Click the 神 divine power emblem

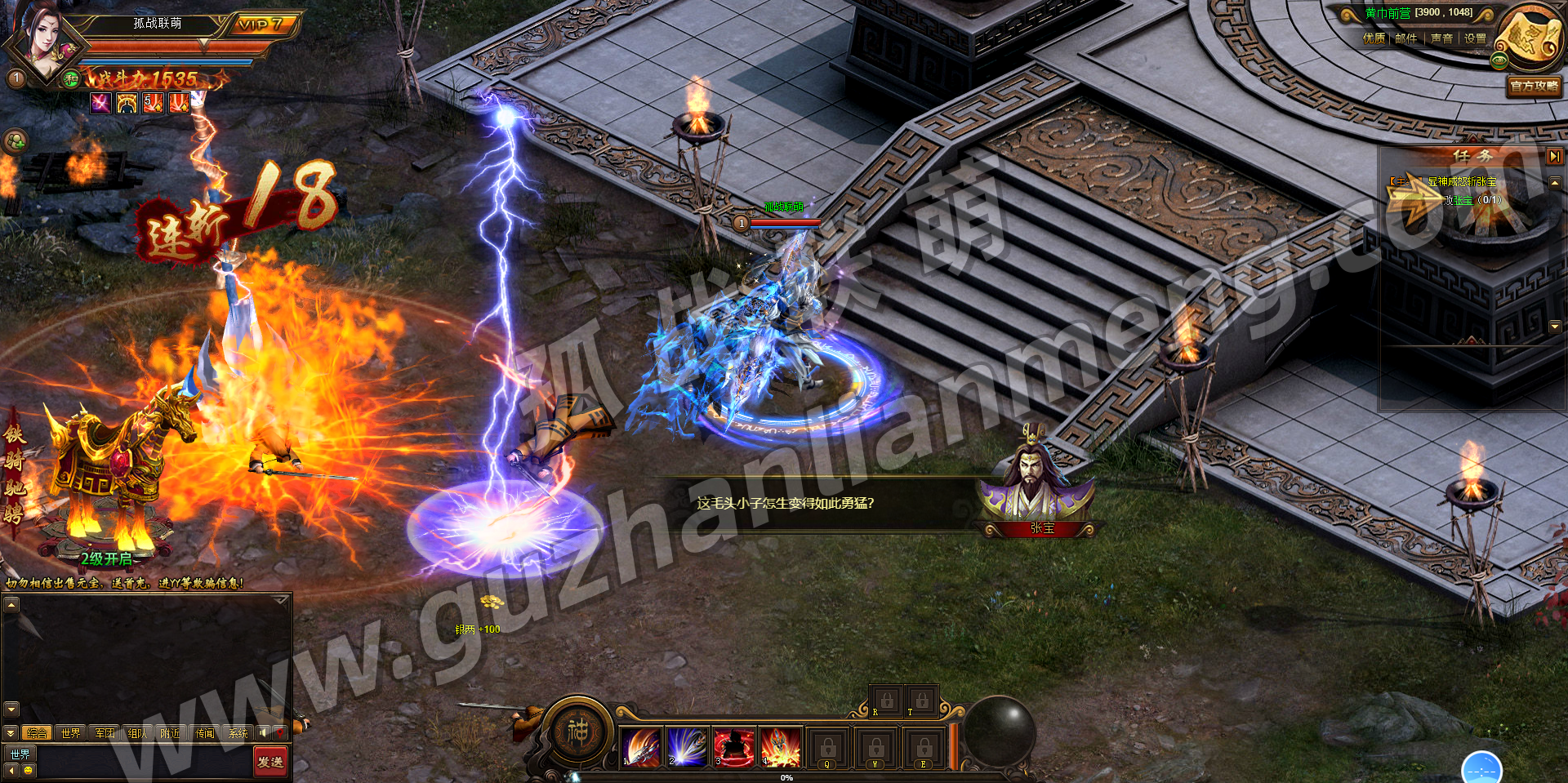[x=578, y=730]
